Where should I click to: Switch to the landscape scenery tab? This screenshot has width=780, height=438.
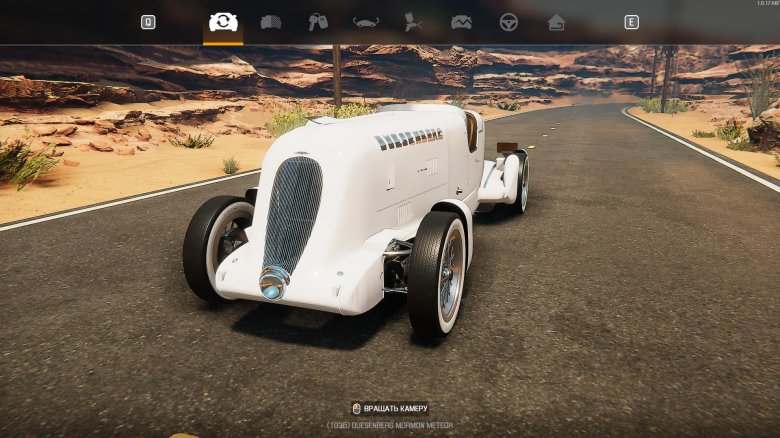pyautogui.click(x=461, y=22)
